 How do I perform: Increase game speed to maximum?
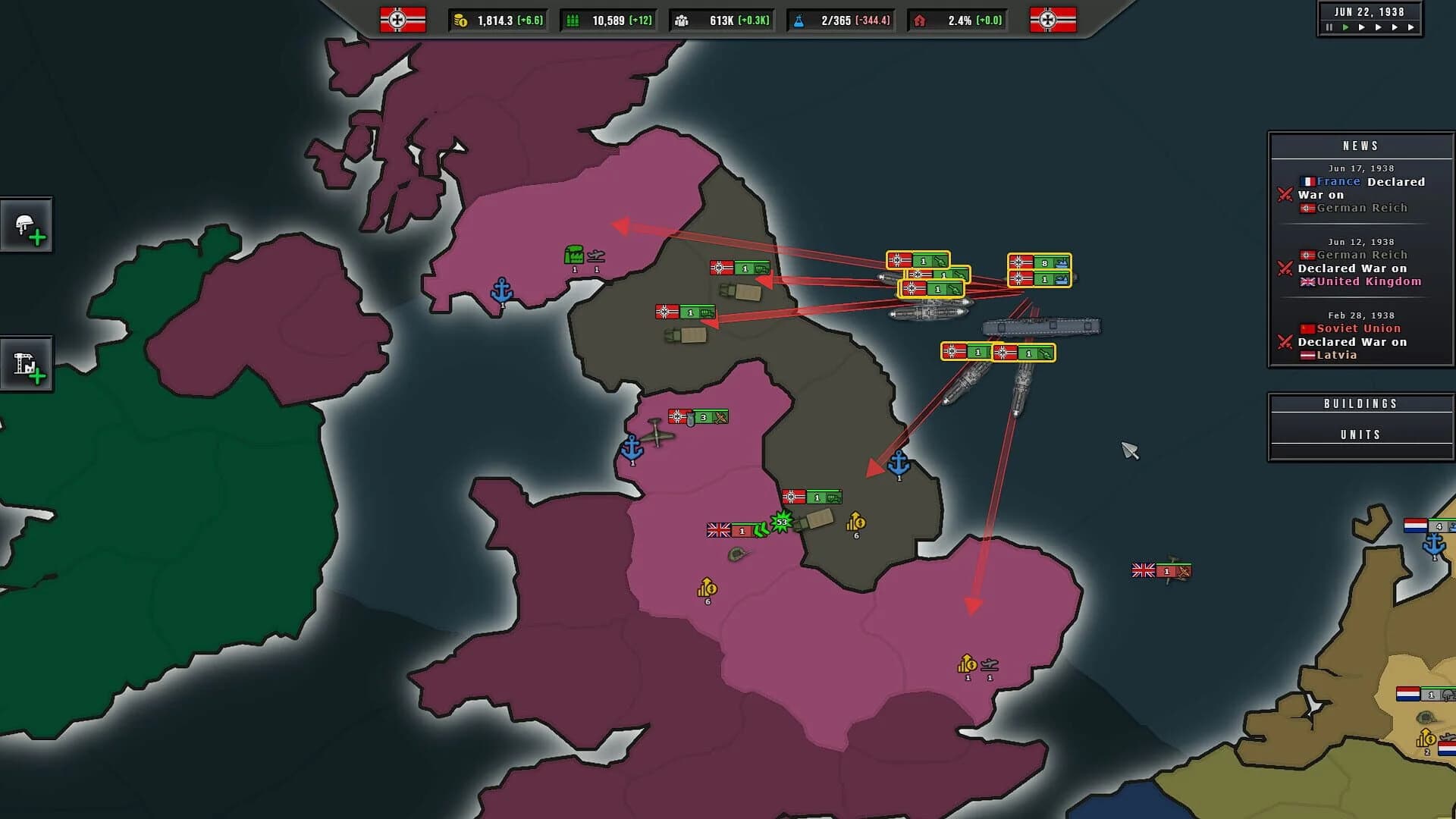(1410, 27)
